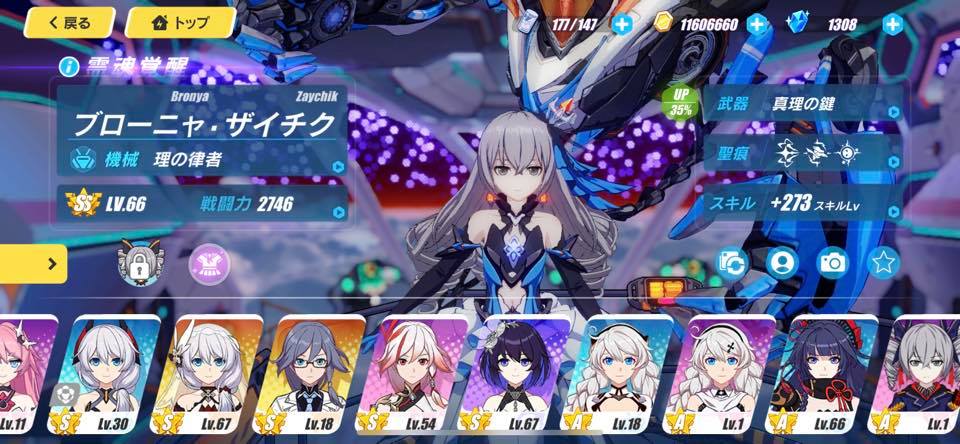Tap the padlock icon under the character stats
This screenshot has width=960, height=444.
[x=135, y=261]
